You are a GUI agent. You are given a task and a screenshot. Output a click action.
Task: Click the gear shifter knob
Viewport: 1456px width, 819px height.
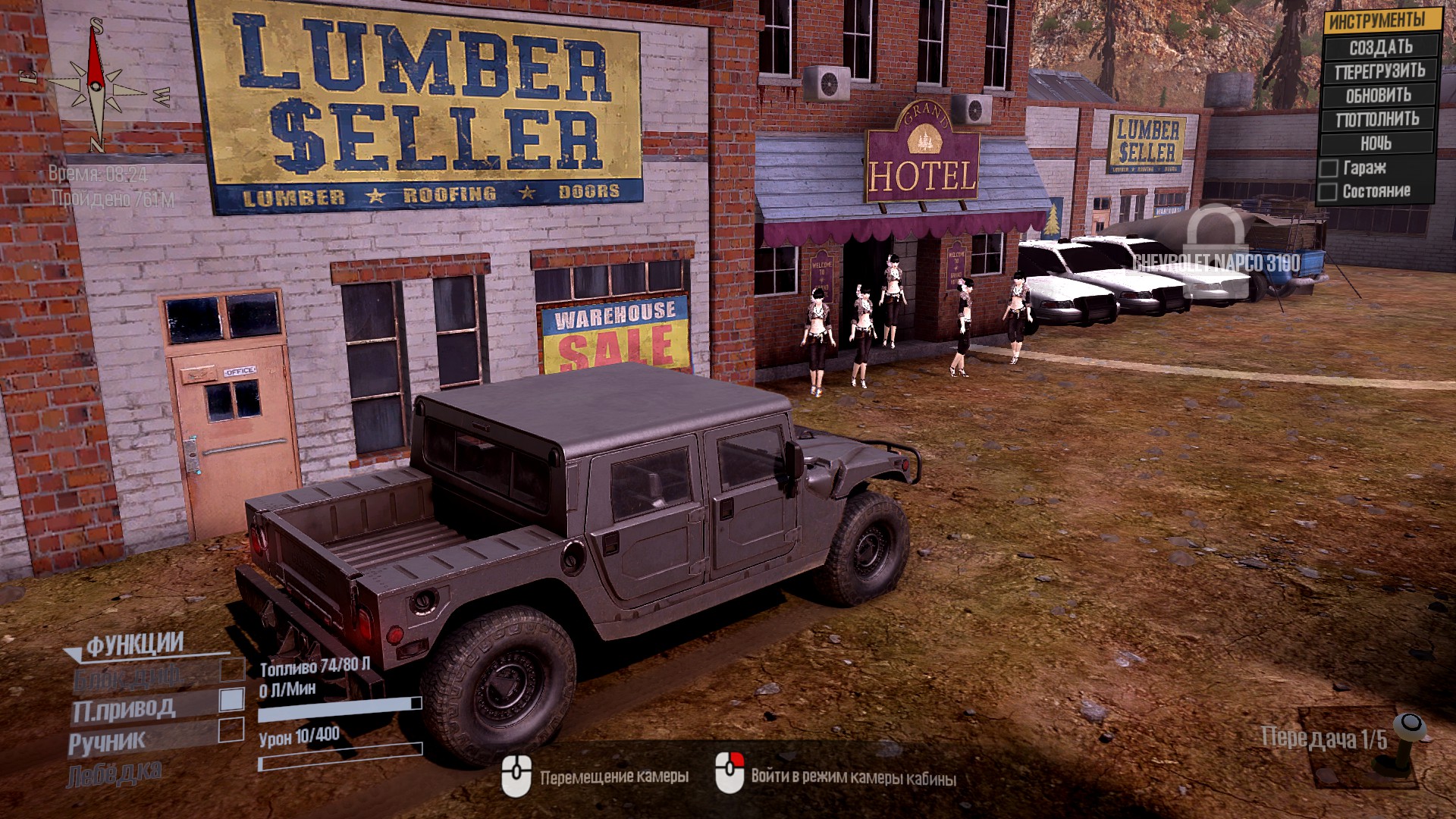click(1409, 726)
